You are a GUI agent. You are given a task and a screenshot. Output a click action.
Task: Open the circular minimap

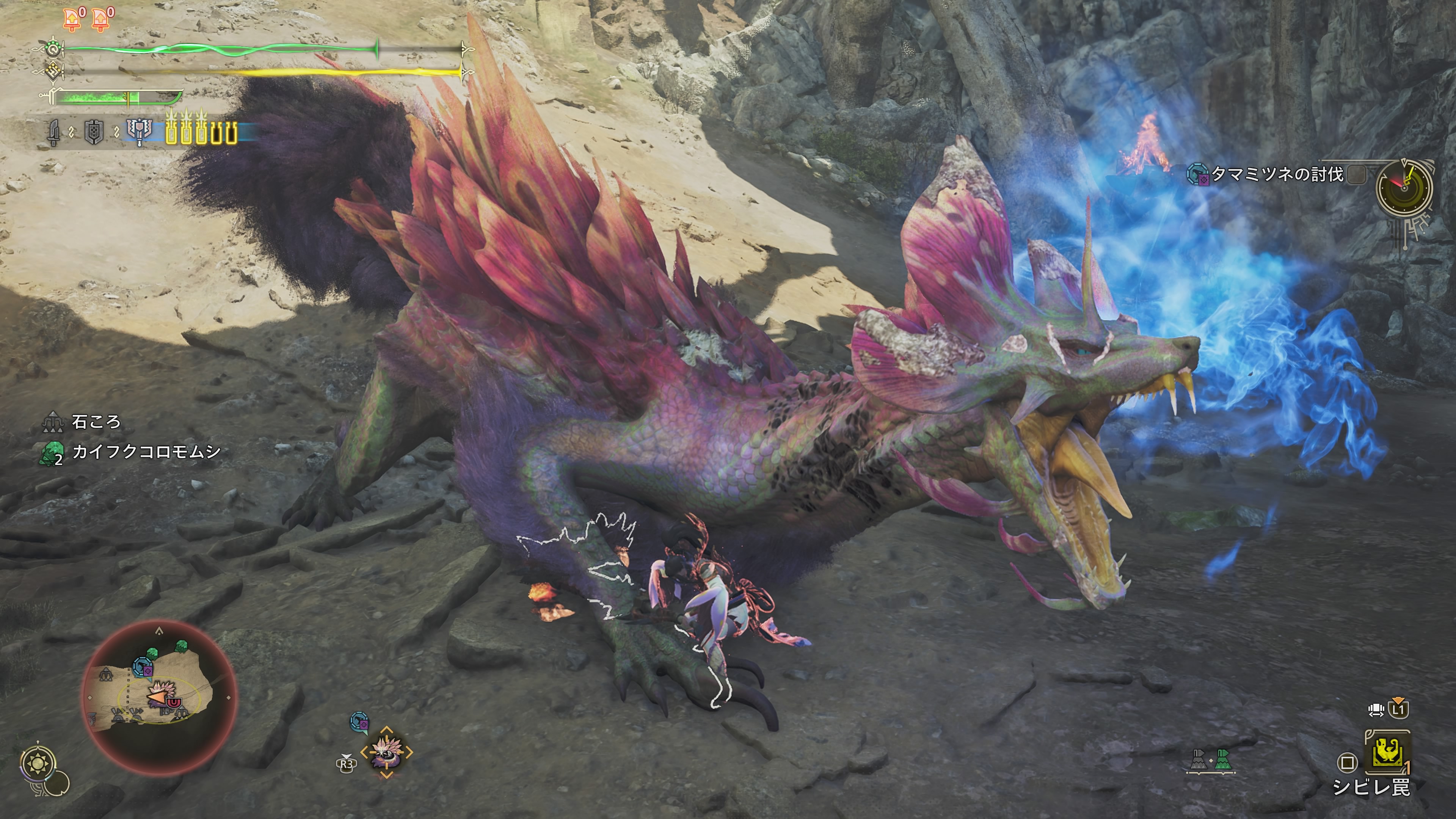pyautogui.click(x=159, y=697)
